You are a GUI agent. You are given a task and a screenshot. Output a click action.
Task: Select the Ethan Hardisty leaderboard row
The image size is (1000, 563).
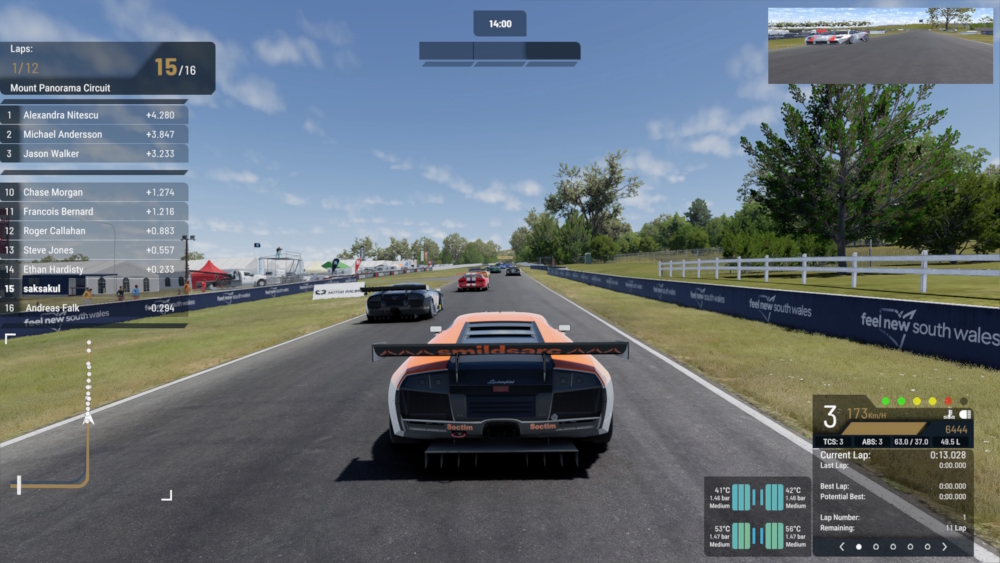pyautogui.click(x=95, y=269)
